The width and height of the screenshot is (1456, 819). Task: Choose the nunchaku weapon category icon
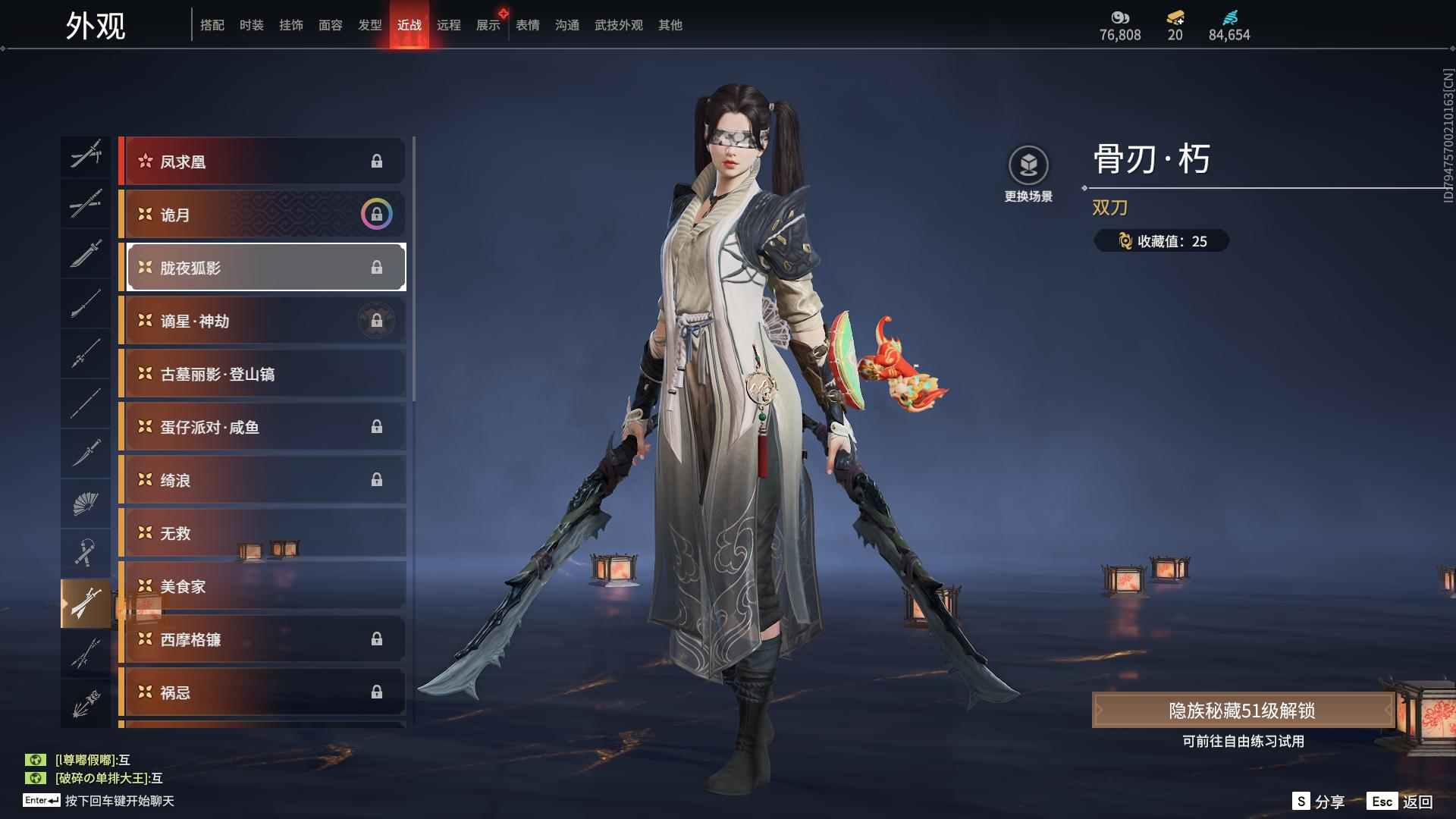86,553
